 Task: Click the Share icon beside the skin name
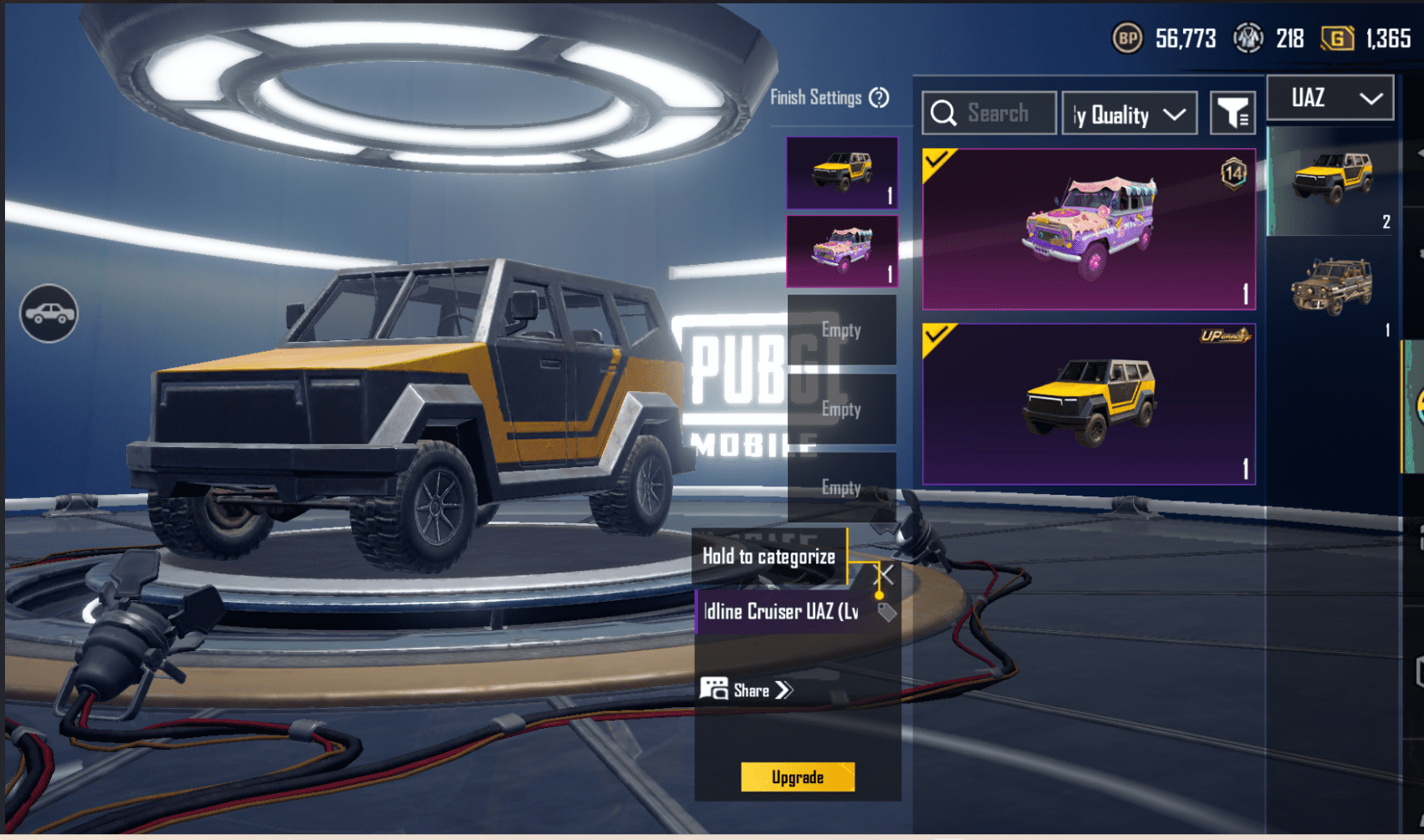[715, 690]
